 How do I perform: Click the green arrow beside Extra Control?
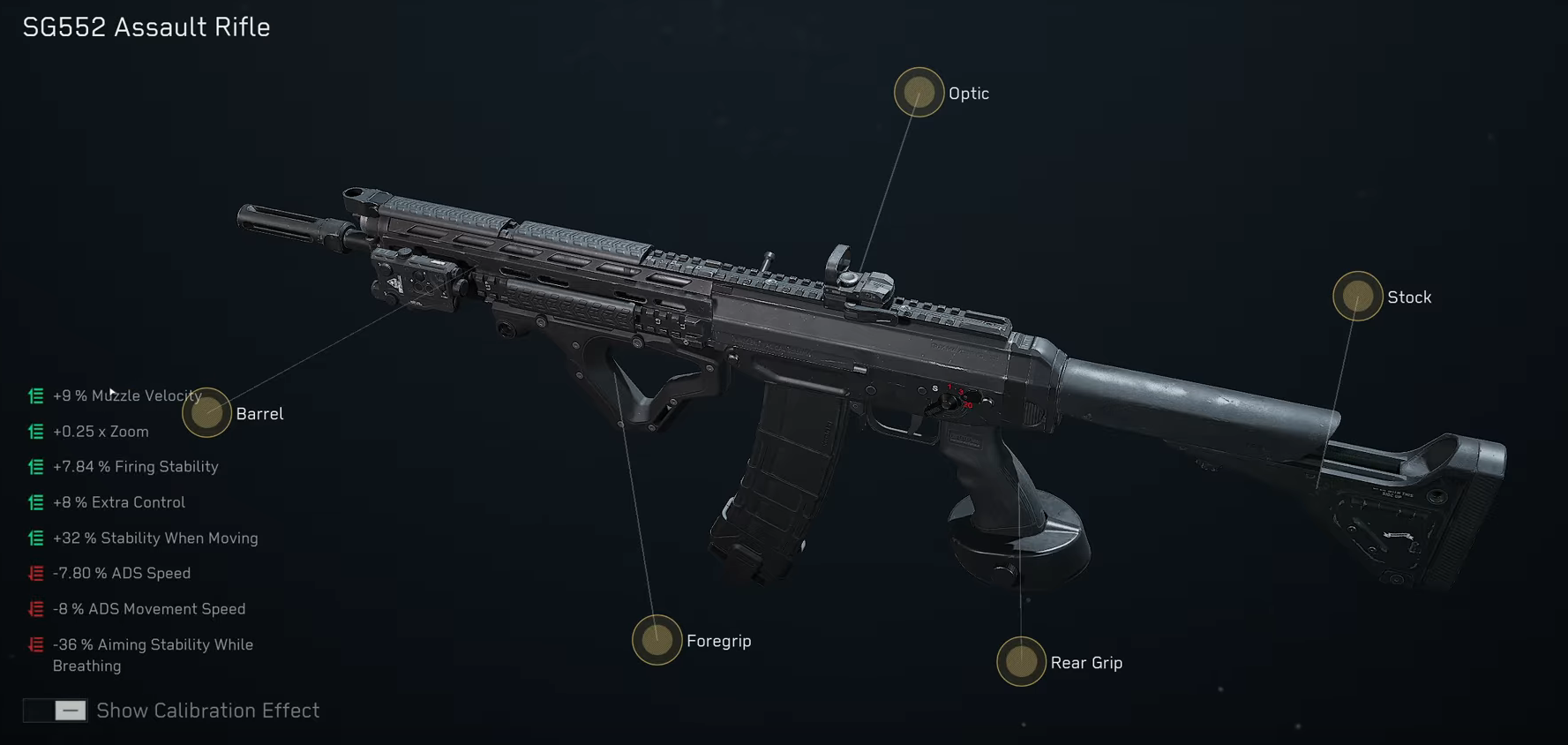coord(35,502)
